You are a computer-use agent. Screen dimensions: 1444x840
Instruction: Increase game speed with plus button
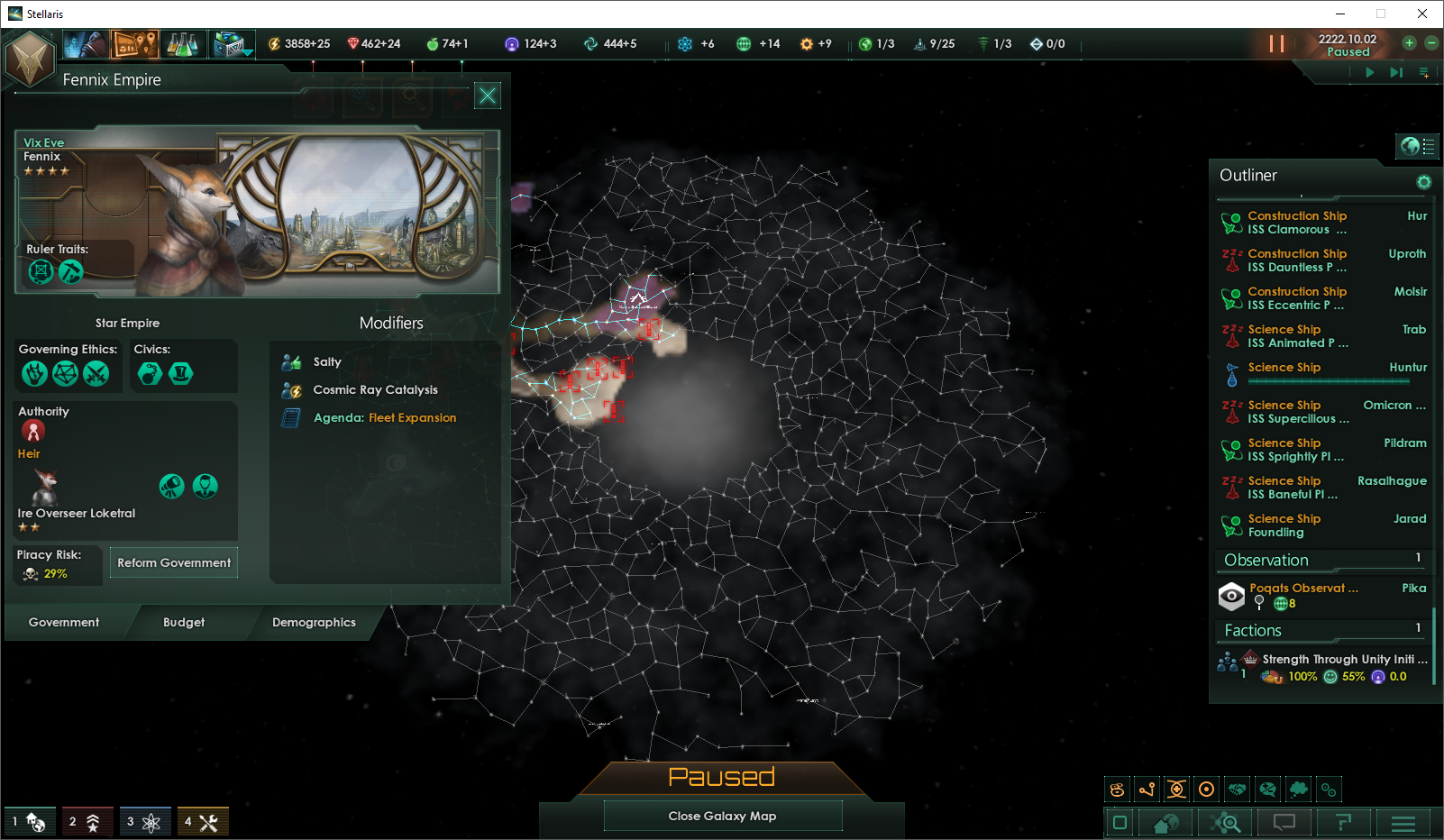tap(1409, 42)
